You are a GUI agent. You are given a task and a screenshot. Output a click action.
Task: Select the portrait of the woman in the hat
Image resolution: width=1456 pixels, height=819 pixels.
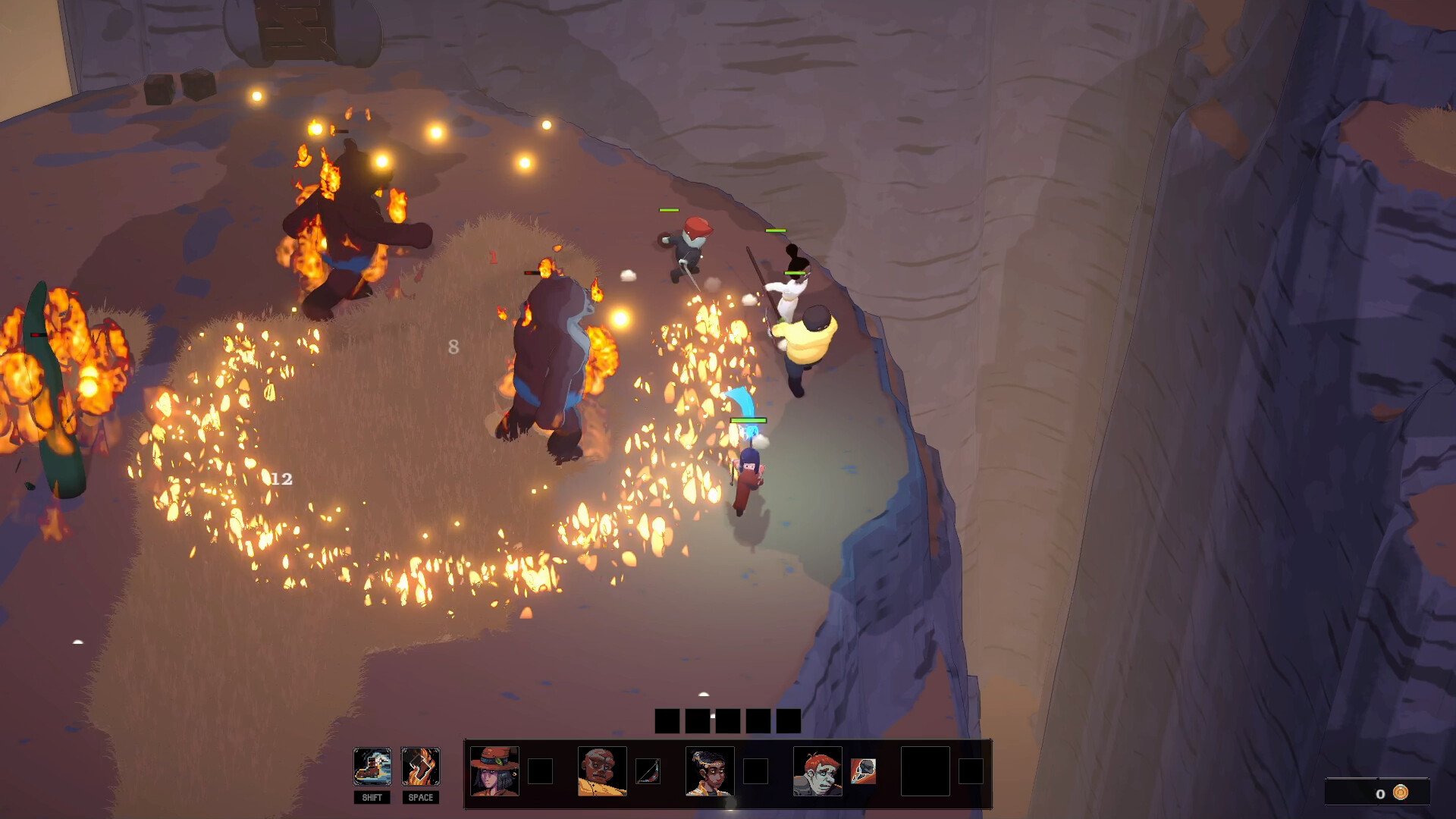(x=494, y=770)
